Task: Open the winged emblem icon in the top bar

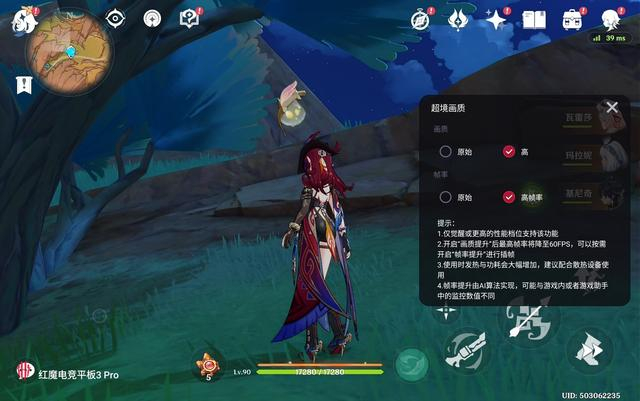Action: click(458, 19)
